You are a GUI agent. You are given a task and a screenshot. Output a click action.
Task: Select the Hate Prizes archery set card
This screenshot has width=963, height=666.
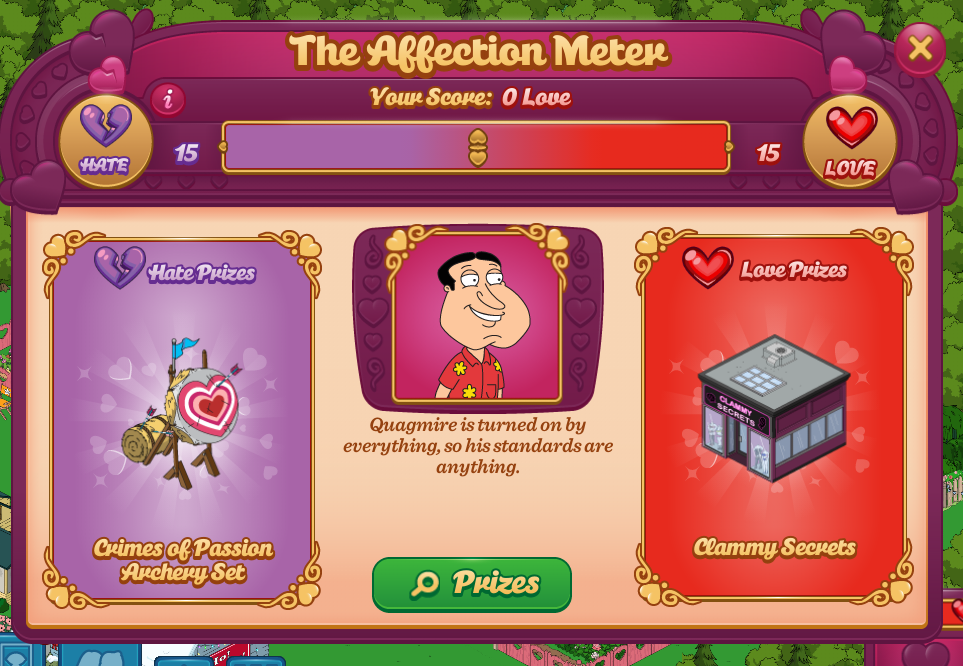point(182,420)
